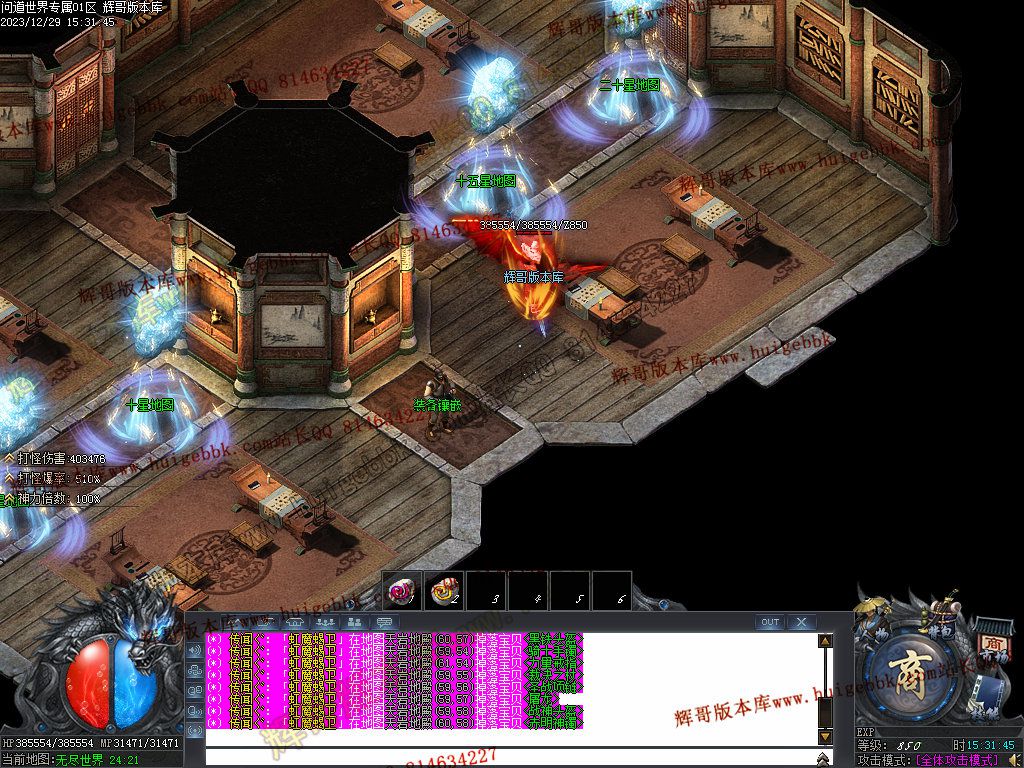Use the item in hotbar slot 2
The width and height of the screenshot is (1024, 768).
coord(444,591)
